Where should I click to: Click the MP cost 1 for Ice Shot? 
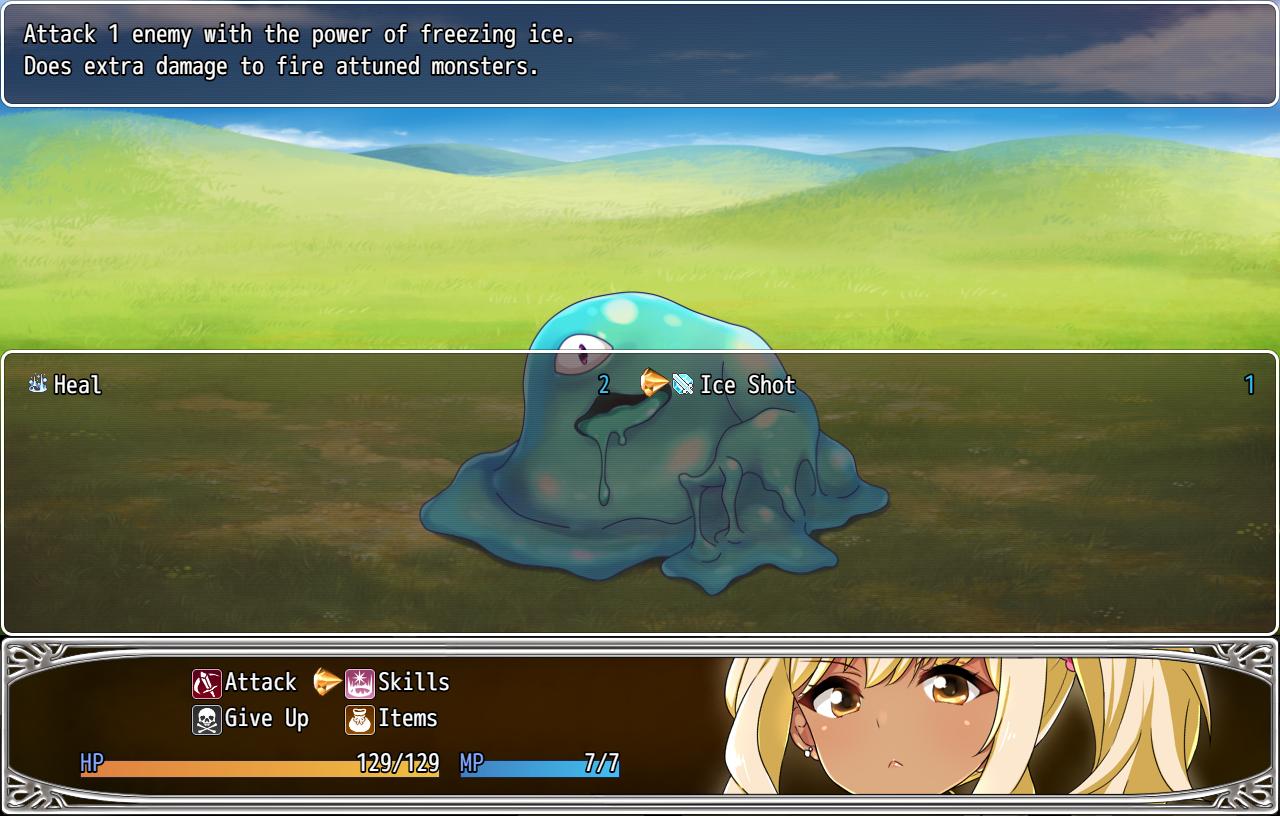(1248, 385)
